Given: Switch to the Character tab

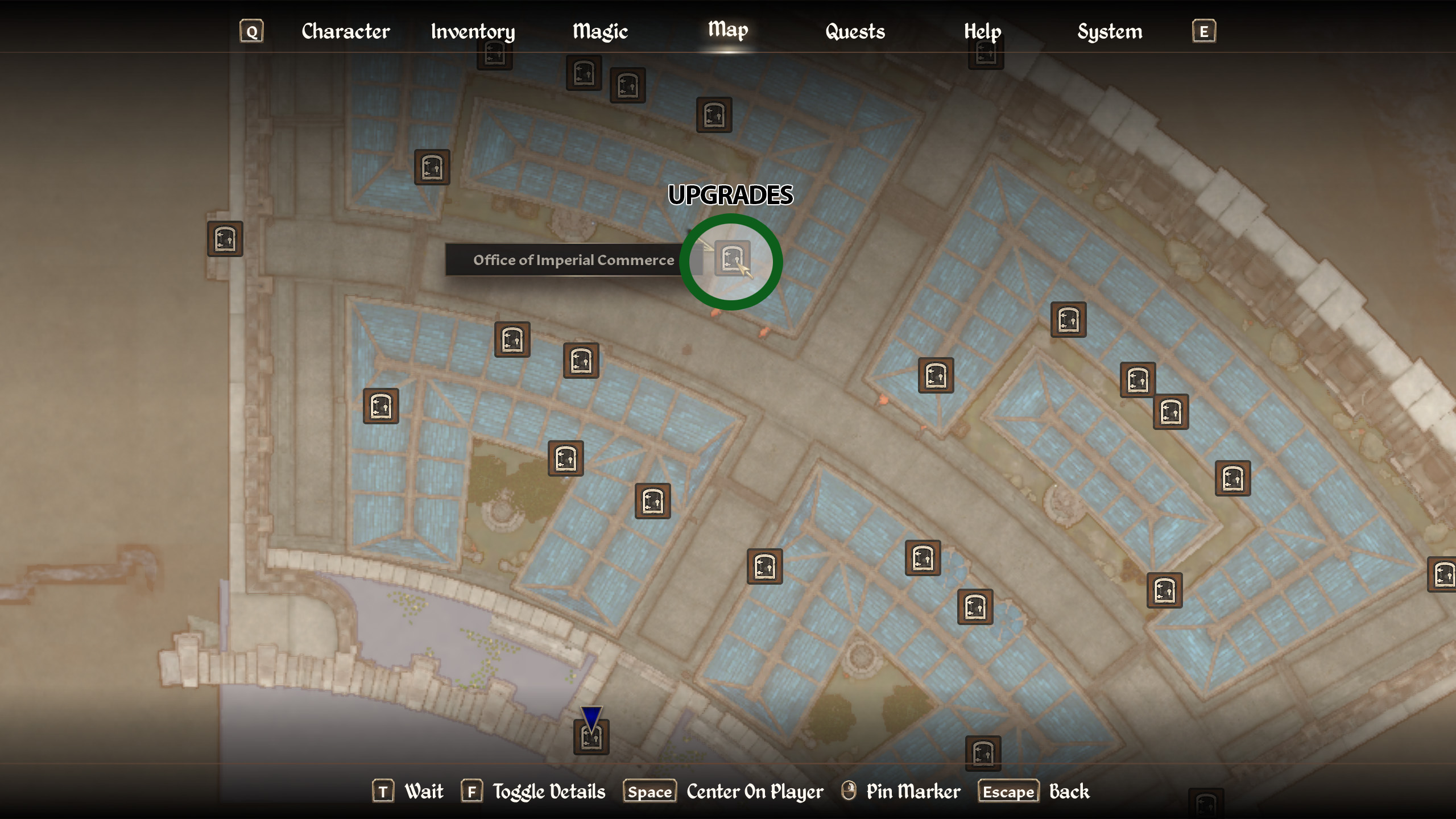Looking at the screenshot, I should tap(346, 31).
